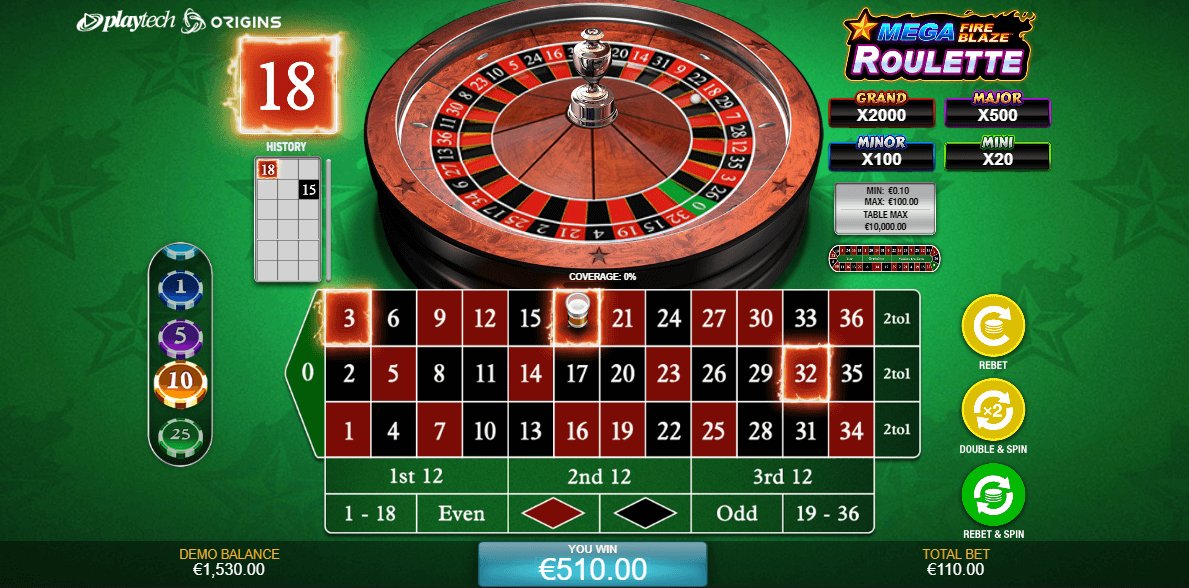Bet on the 2nd 12 dozen

tap(599, 476)
